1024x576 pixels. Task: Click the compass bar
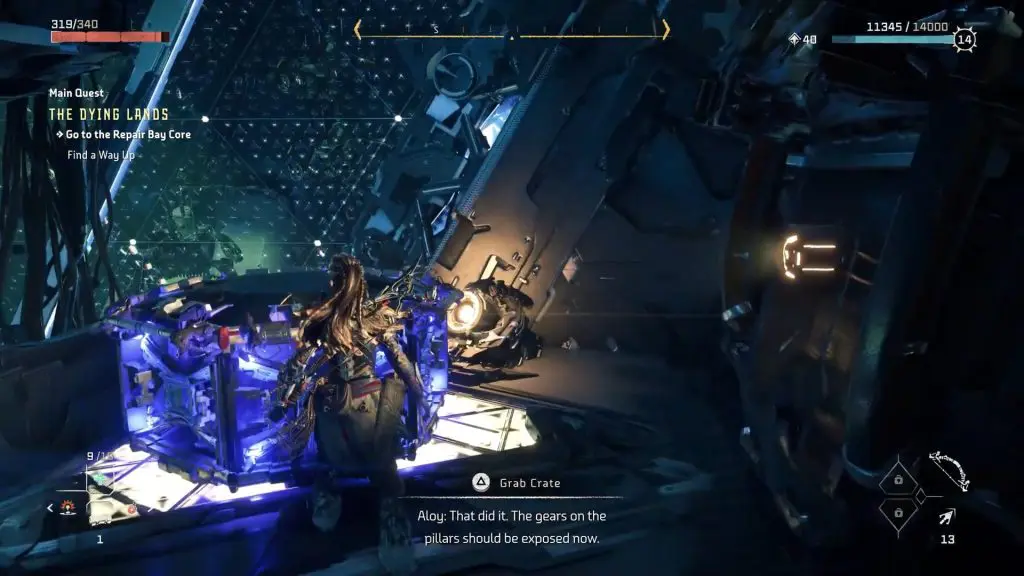(x=511, y=30)
